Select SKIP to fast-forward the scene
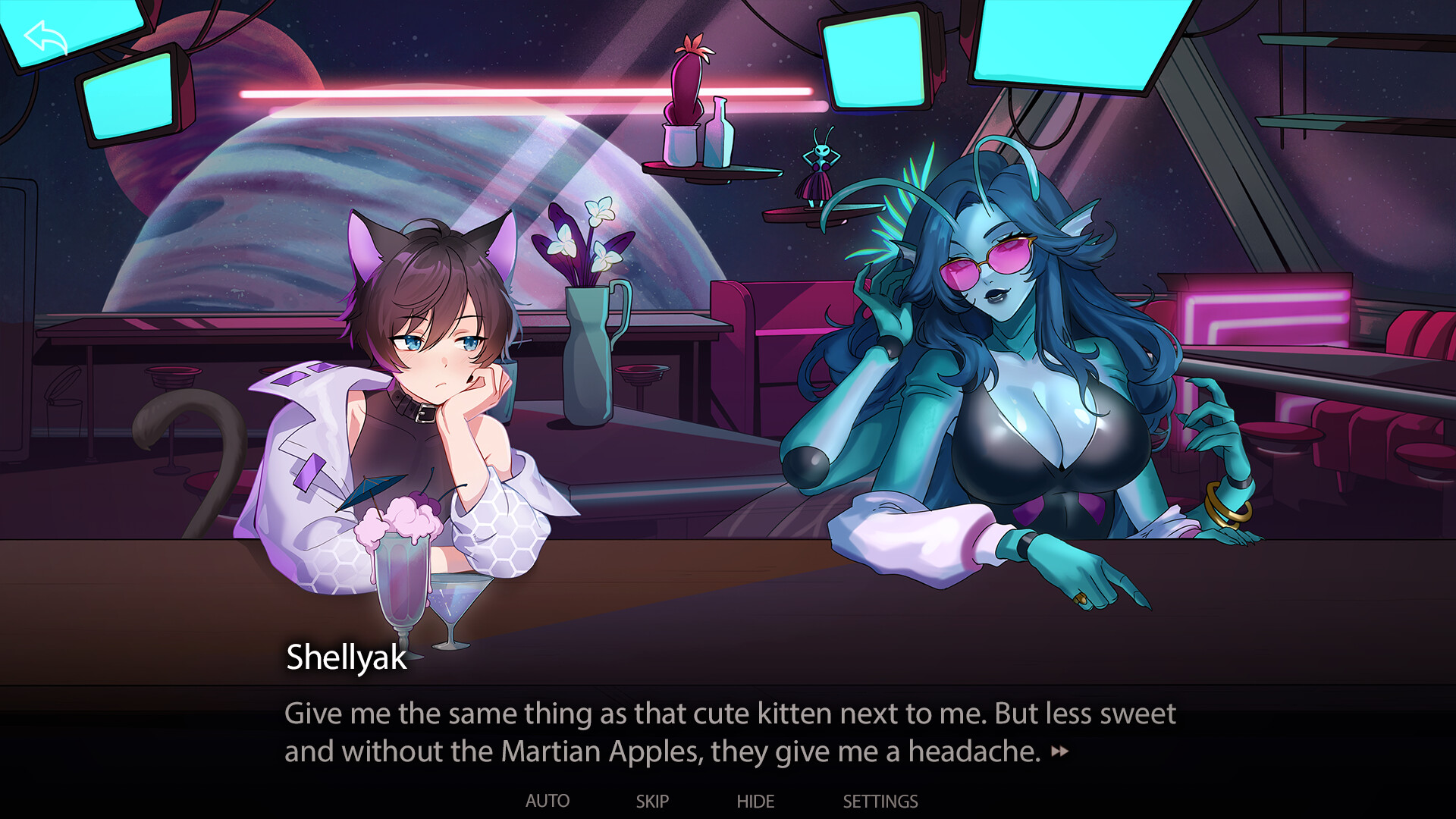The image size is (1456, 819). click(653, 801)
